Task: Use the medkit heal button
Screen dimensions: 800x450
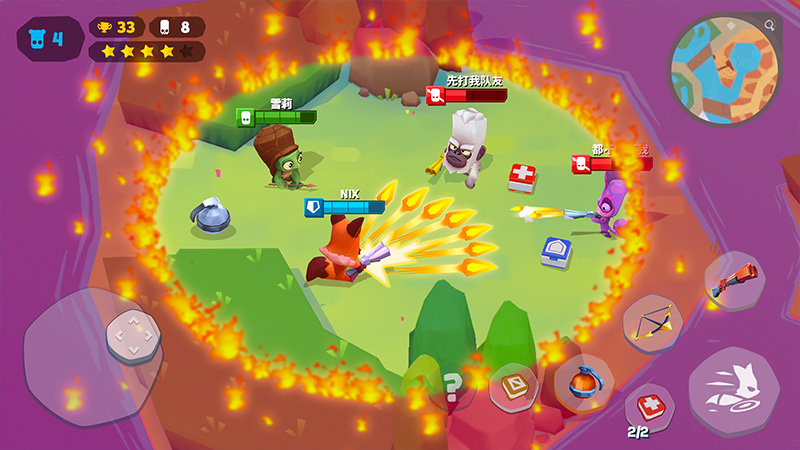Action: (x=649, y=407)
